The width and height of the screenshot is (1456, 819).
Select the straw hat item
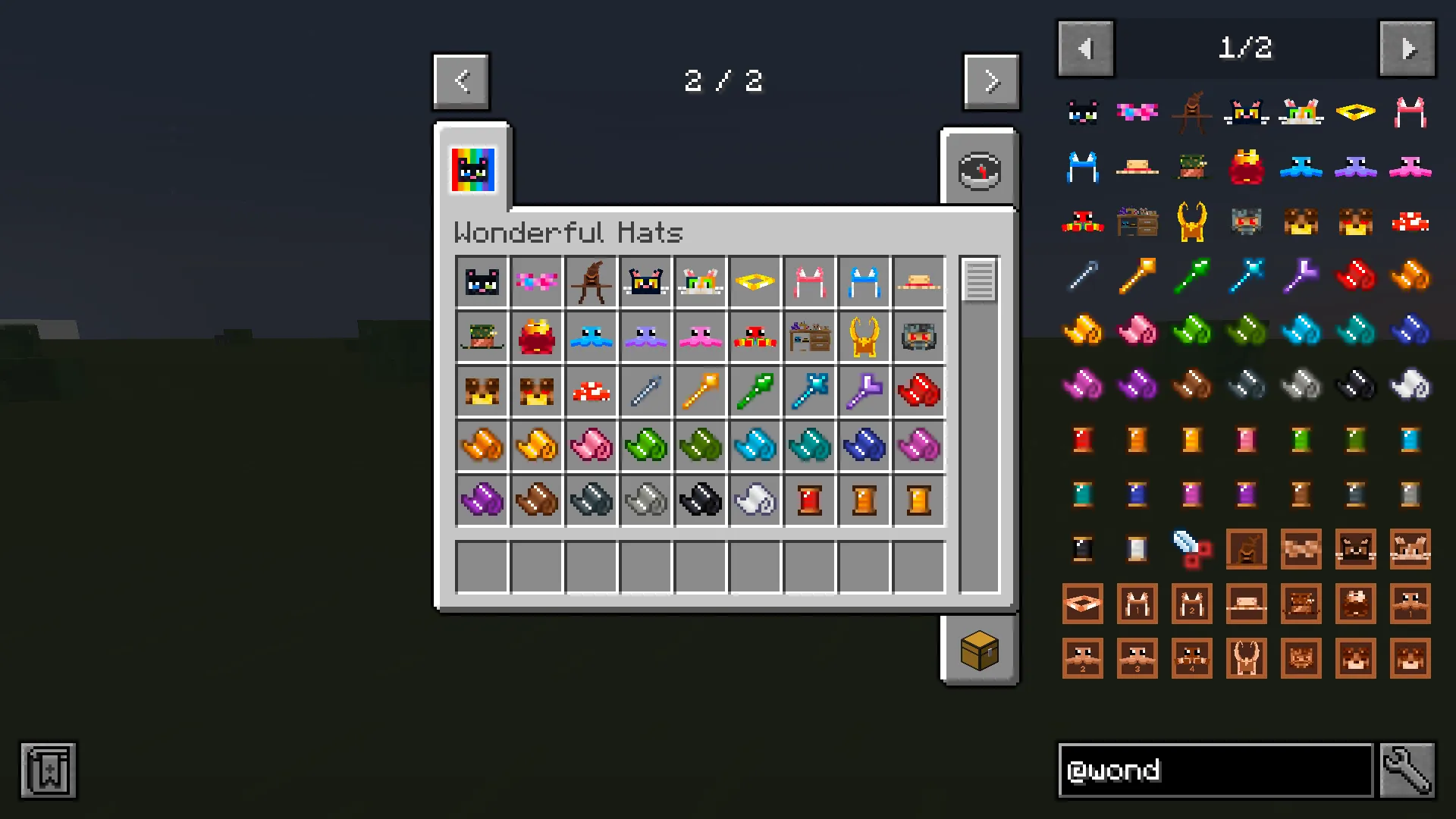[918, 281]
